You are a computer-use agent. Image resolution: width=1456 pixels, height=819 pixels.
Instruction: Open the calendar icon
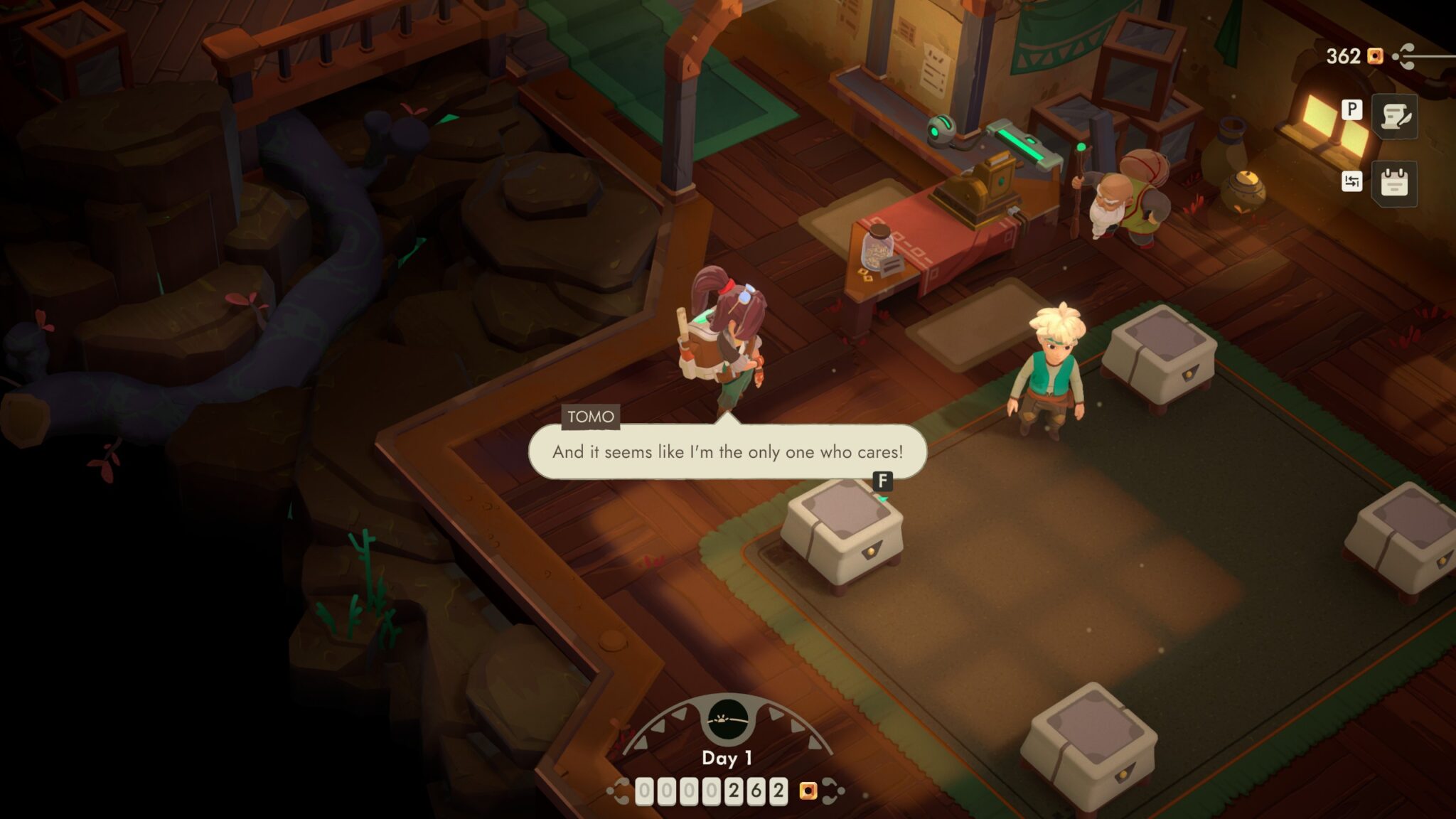pos(1394,183)
